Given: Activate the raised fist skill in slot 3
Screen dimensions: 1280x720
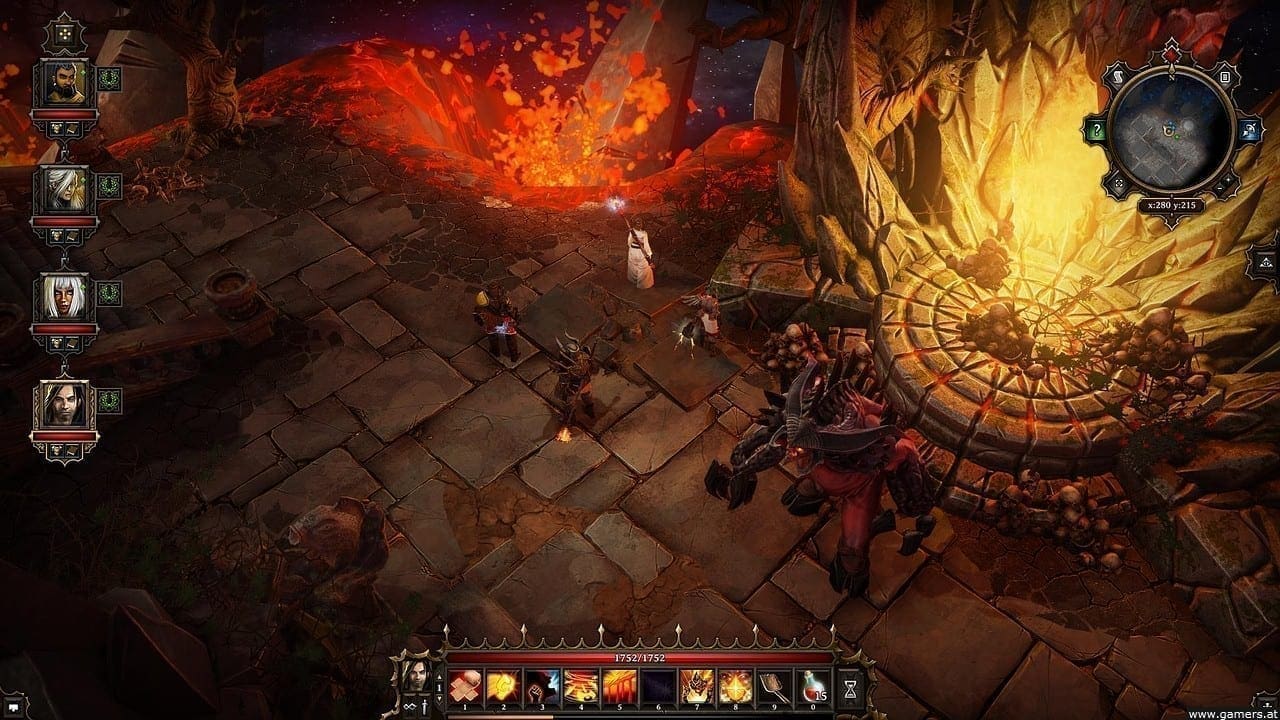Looking at the screenshot, I should click(x=541, y=684).
